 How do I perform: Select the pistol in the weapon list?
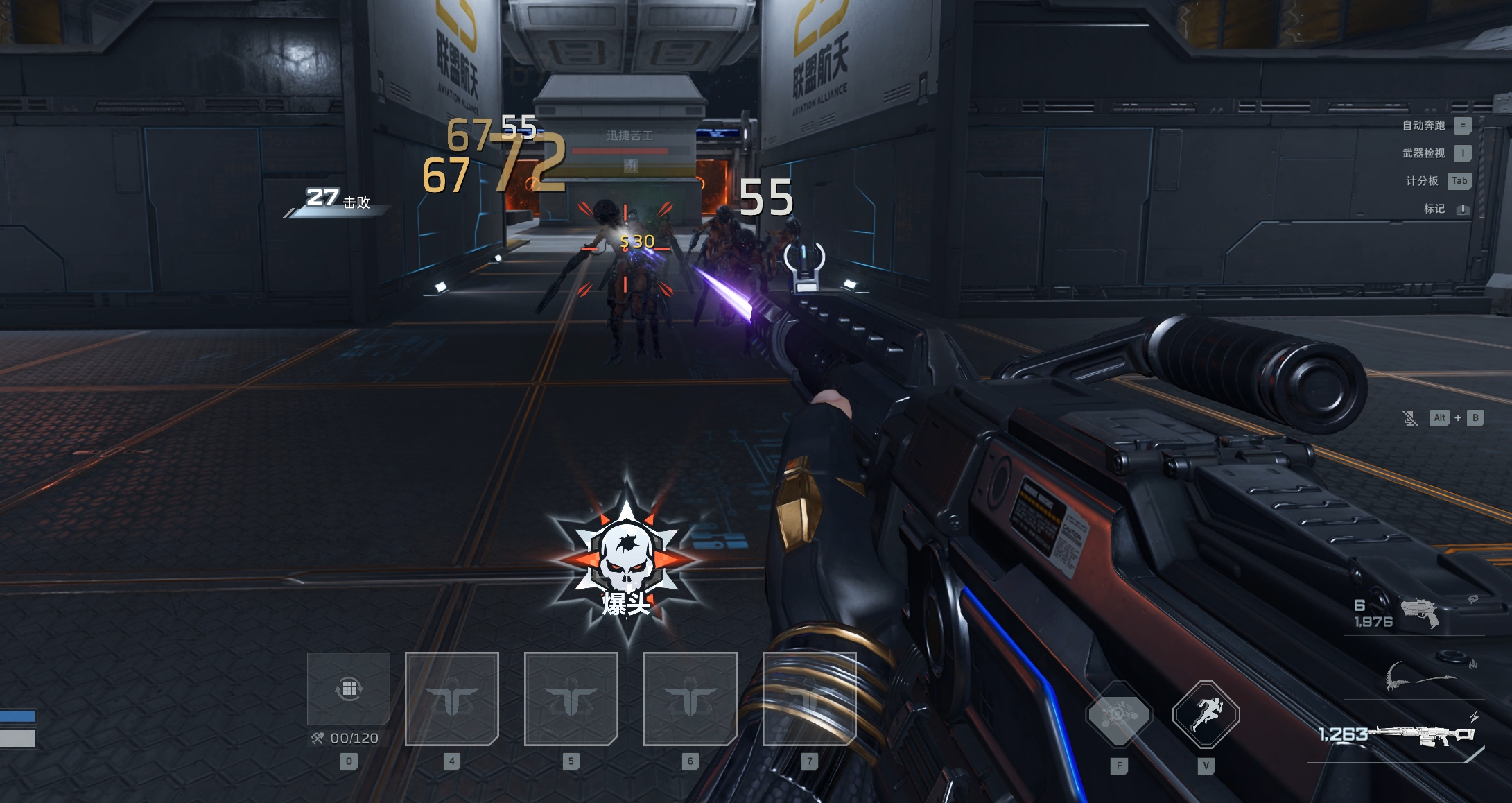1419,612
